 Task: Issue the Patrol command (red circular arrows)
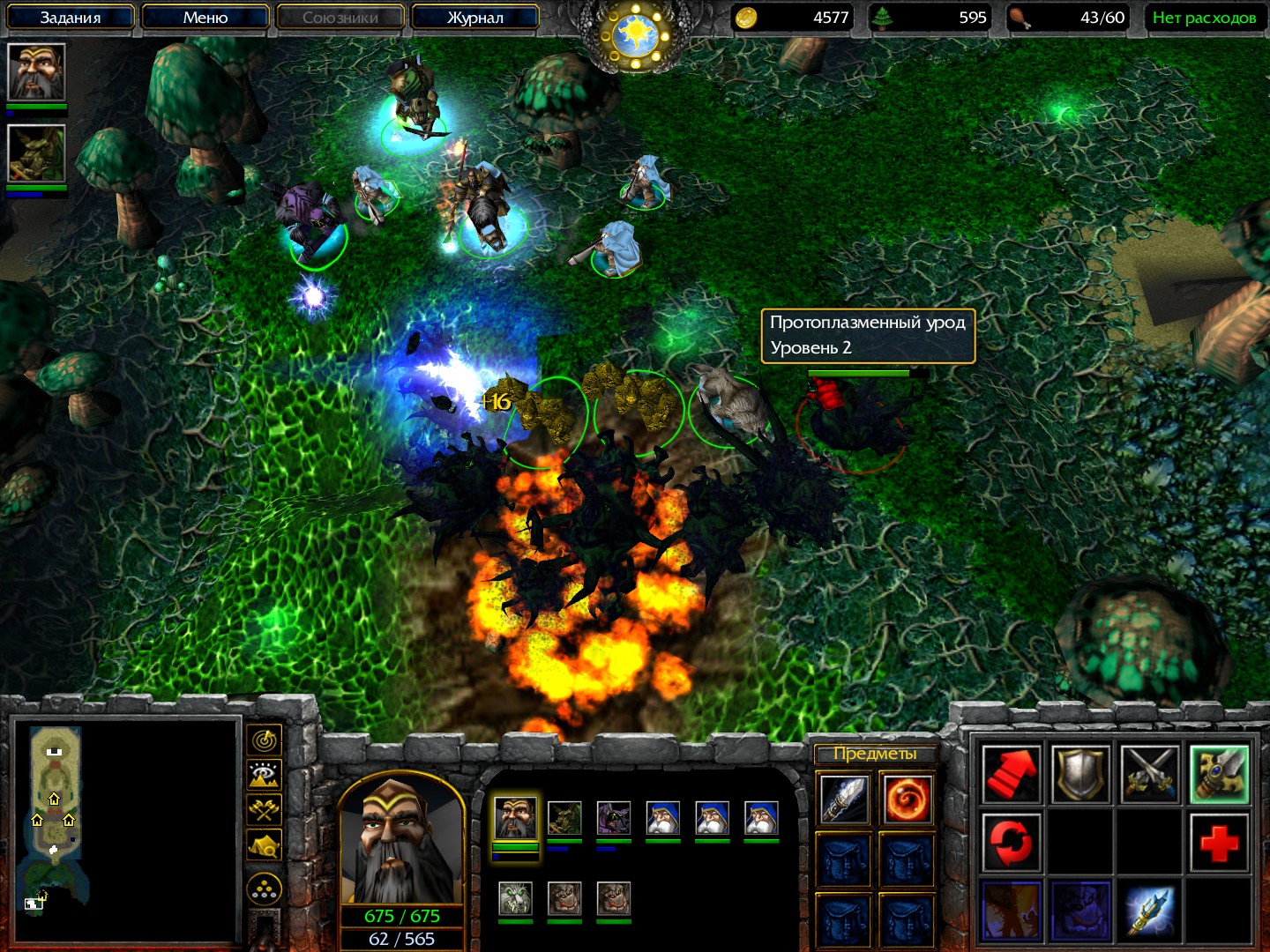[1012, 843]
